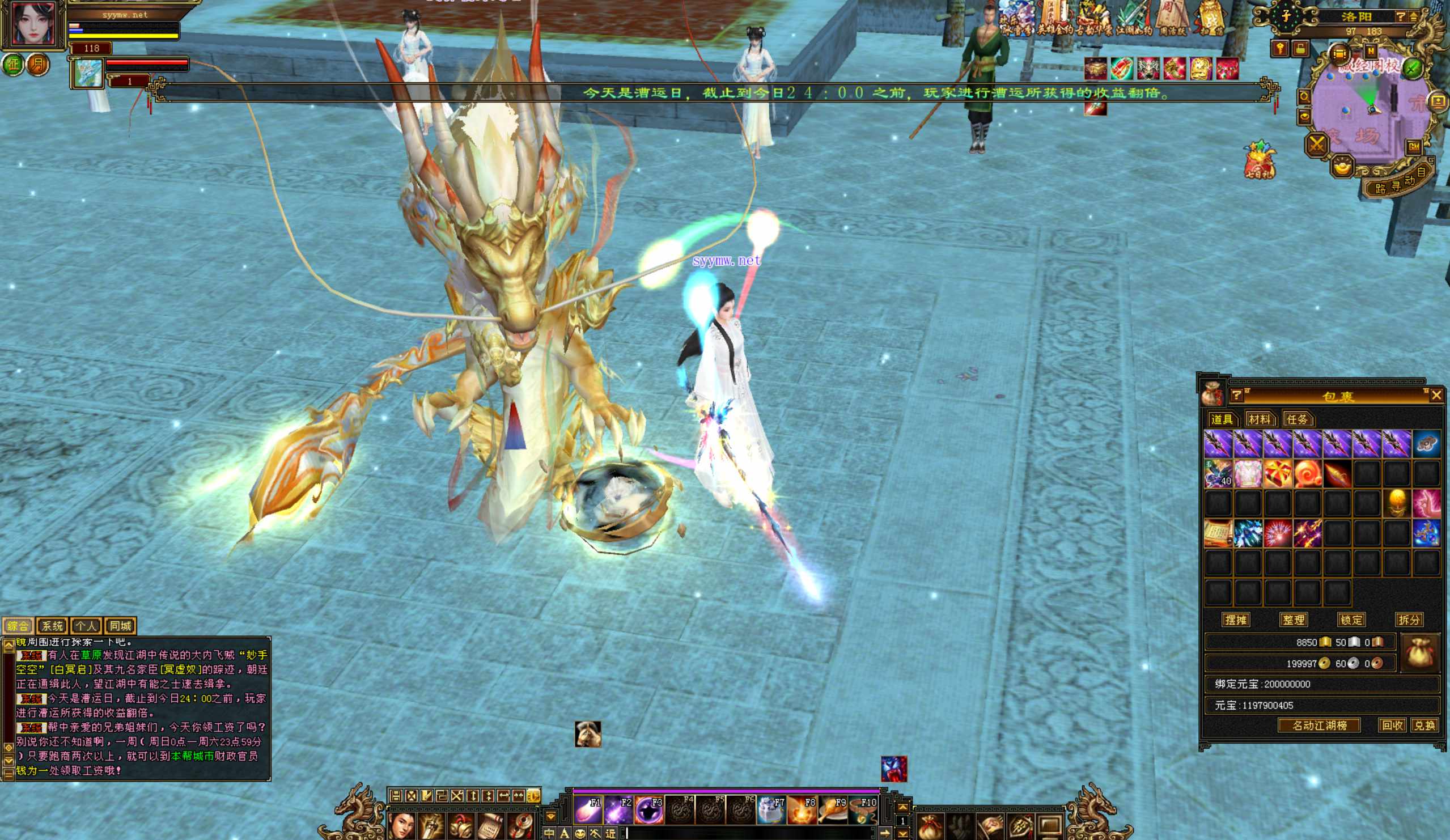This screenshot has height=840, width=1450.
Task: Activate the F1 skill slot
Action: tap(587, 811)
